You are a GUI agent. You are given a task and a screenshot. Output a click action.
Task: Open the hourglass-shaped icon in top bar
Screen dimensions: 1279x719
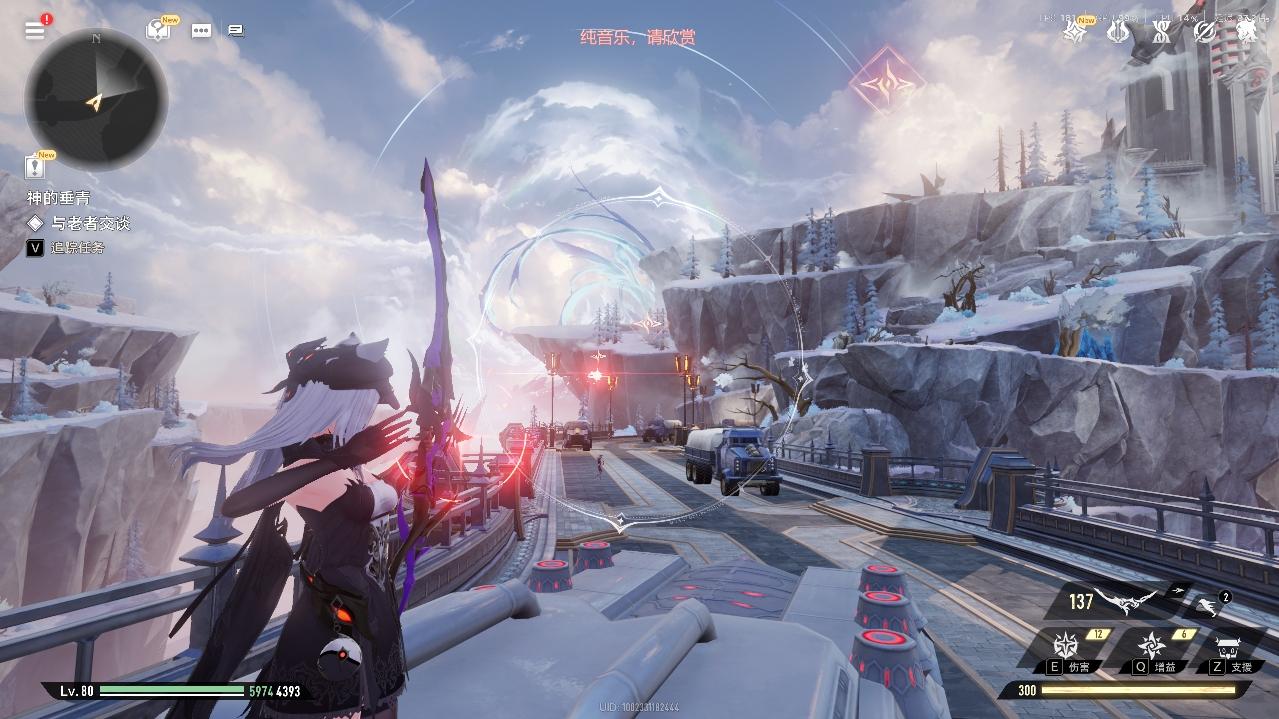click(x=1161, y=32)
